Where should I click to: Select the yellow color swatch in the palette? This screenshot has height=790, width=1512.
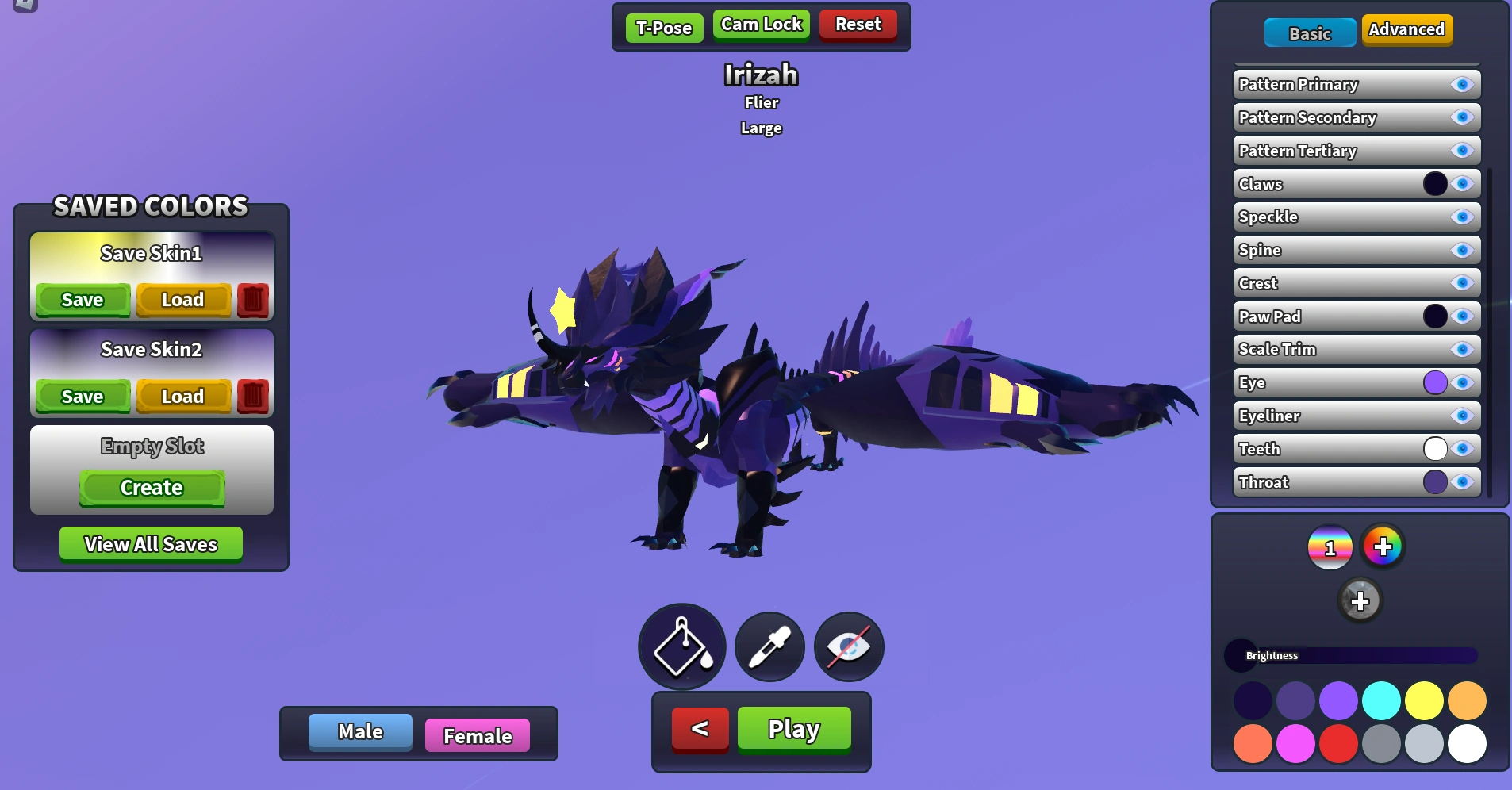click(x=1424, y=701)
